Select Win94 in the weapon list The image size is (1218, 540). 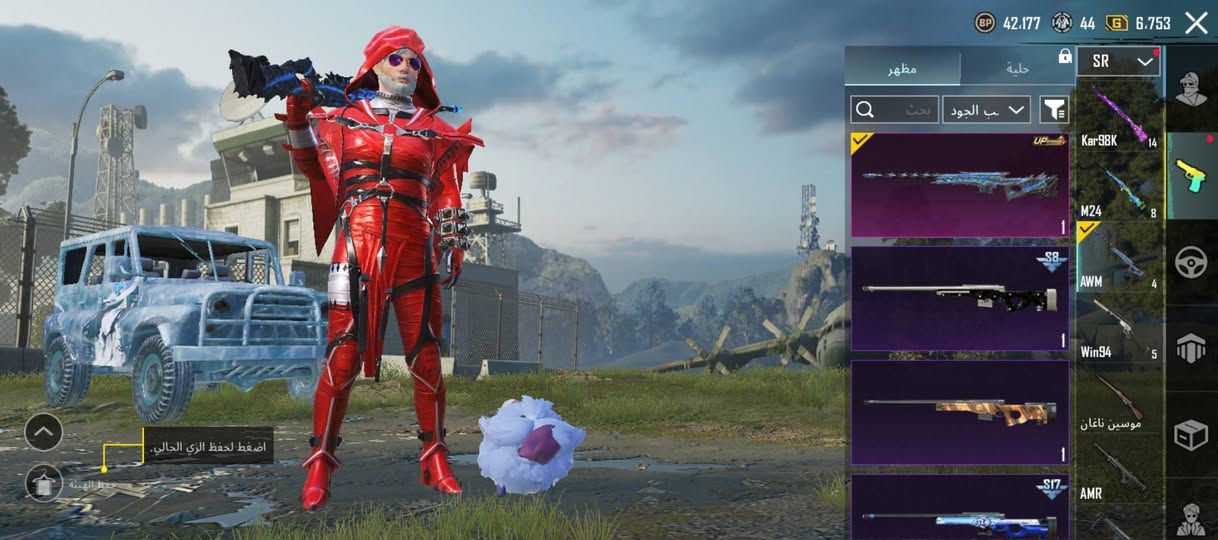(x=1119, y=330)
